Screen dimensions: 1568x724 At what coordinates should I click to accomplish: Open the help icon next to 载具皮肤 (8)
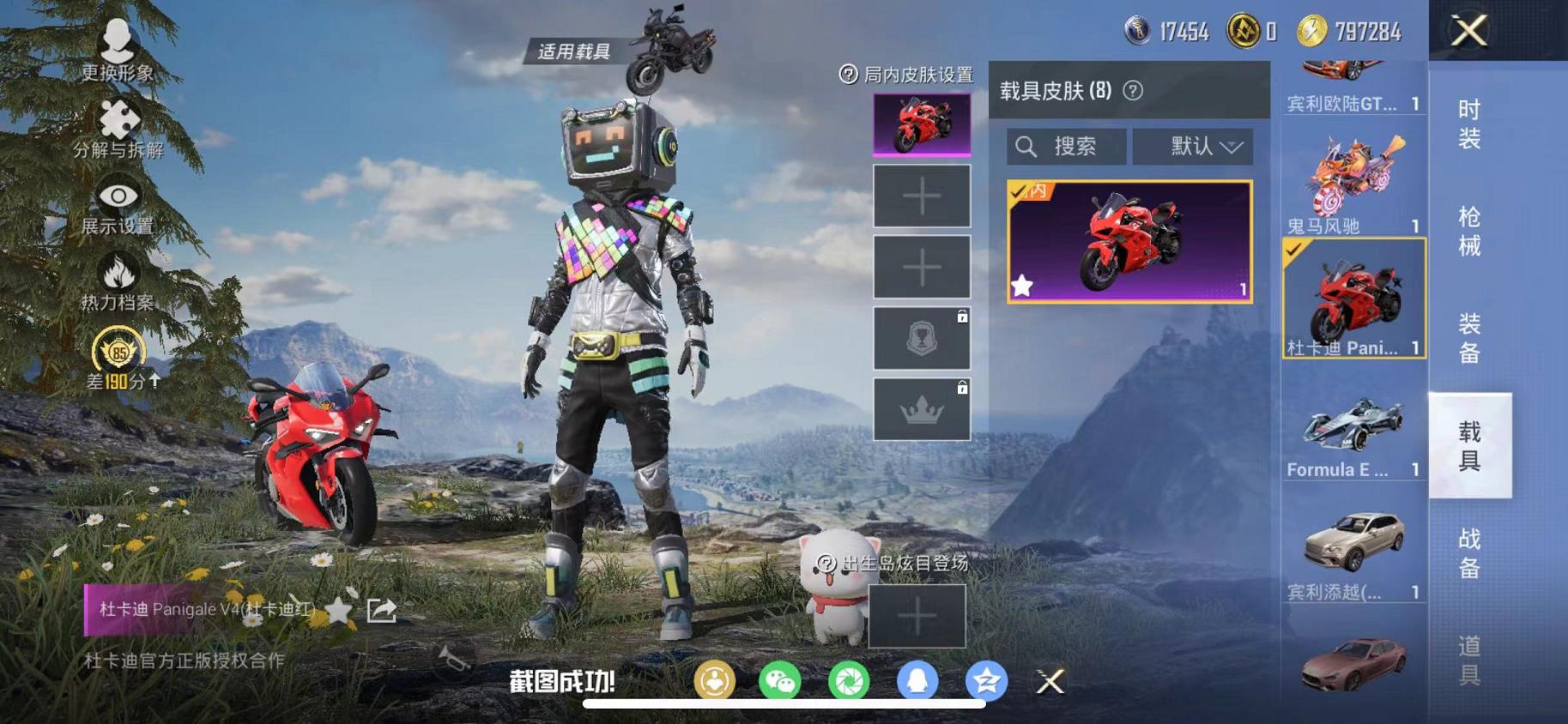pos(1133,92)
